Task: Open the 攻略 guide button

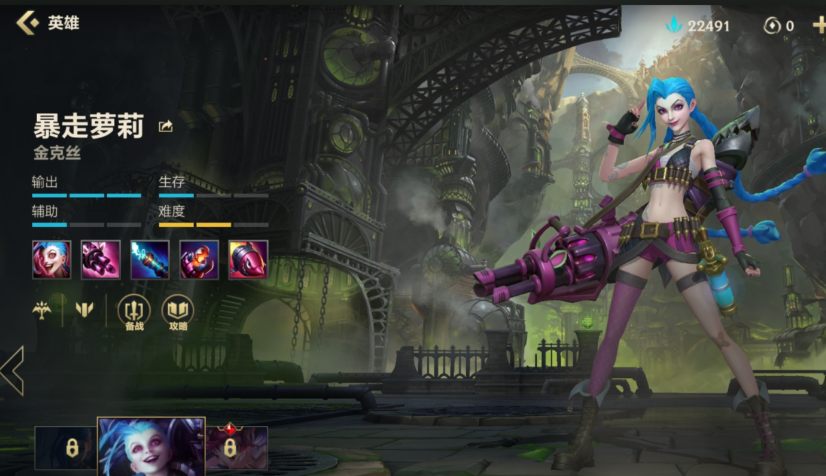Action: pyautogui.click(x=178, y=312)
